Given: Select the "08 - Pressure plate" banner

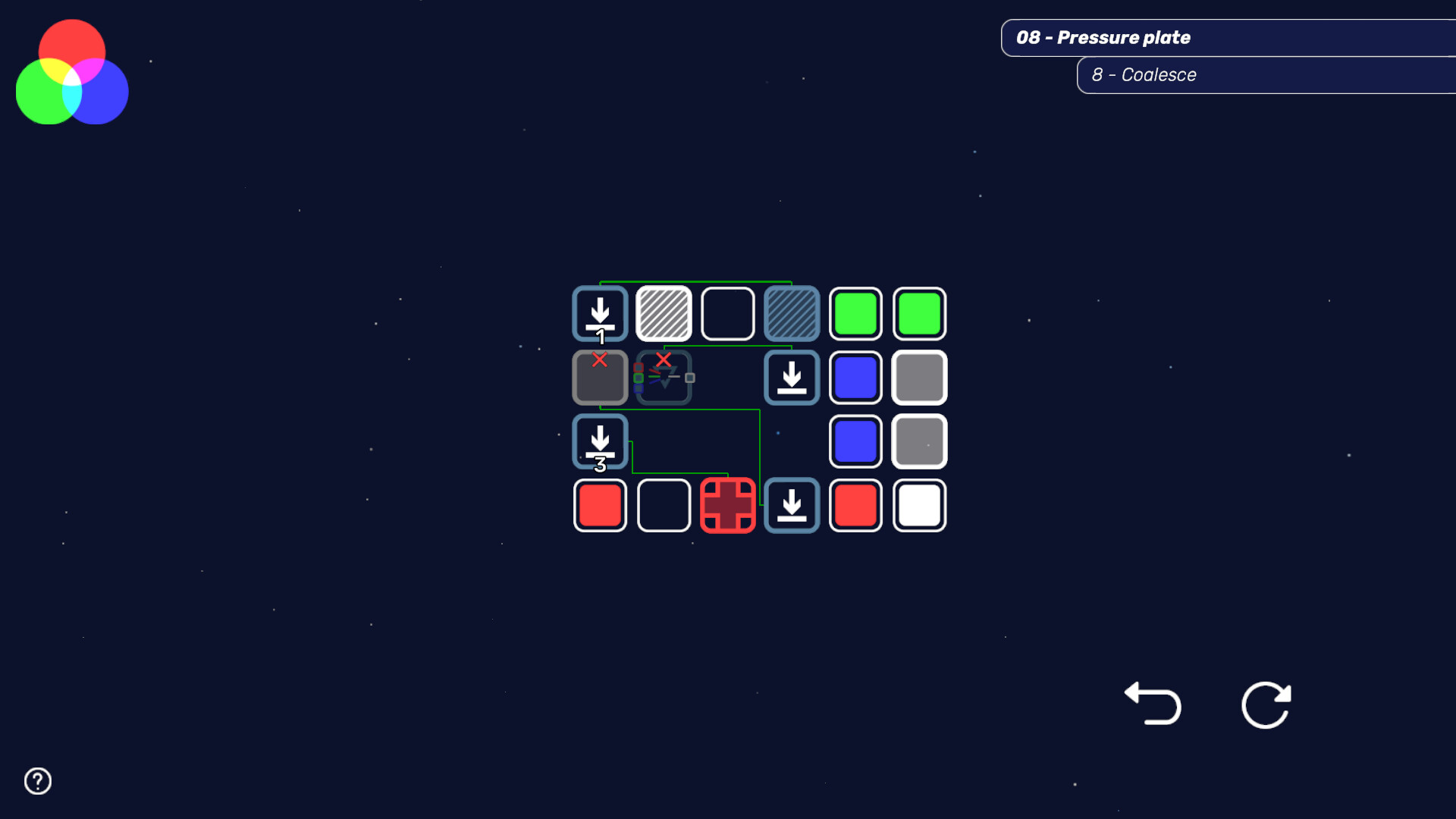Looking at the screenshot, I should pyautogui.click(x=1228, y=37).
